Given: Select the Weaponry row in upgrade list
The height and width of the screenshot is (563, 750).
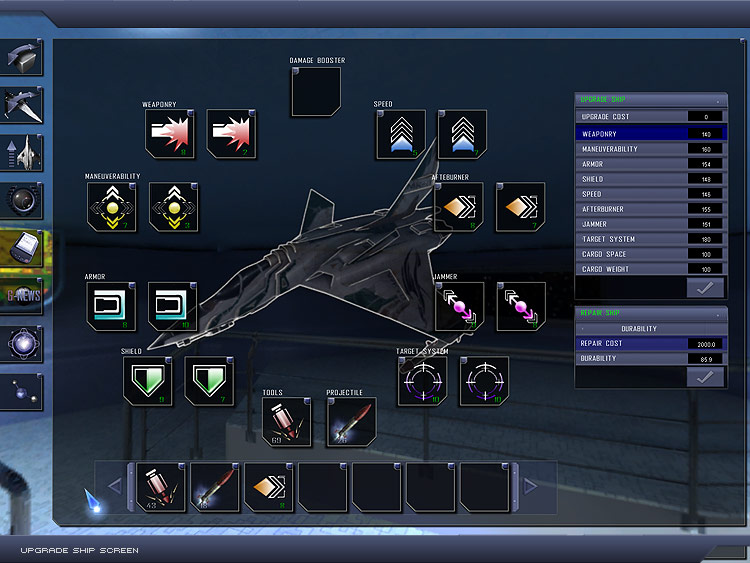Looking at the screenshot, I should [650, 133].
